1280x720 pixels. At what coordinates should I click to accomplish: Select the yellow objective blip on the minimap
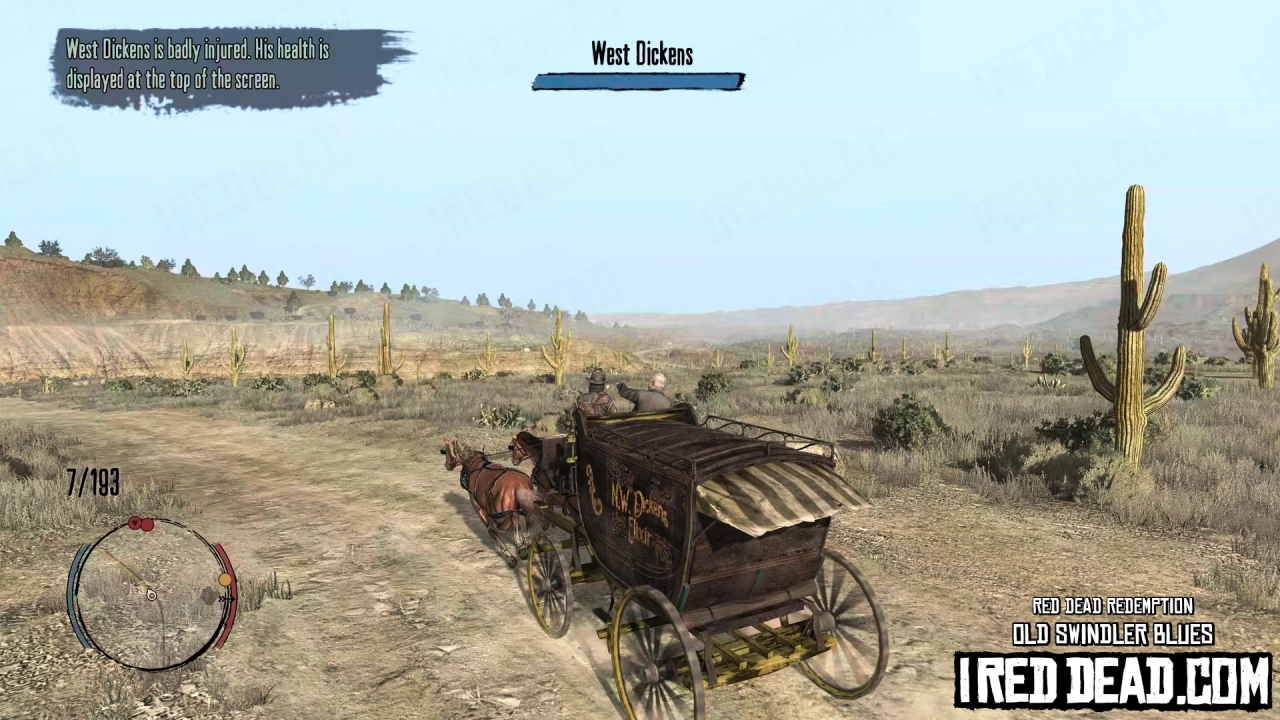tap(225, 580)
